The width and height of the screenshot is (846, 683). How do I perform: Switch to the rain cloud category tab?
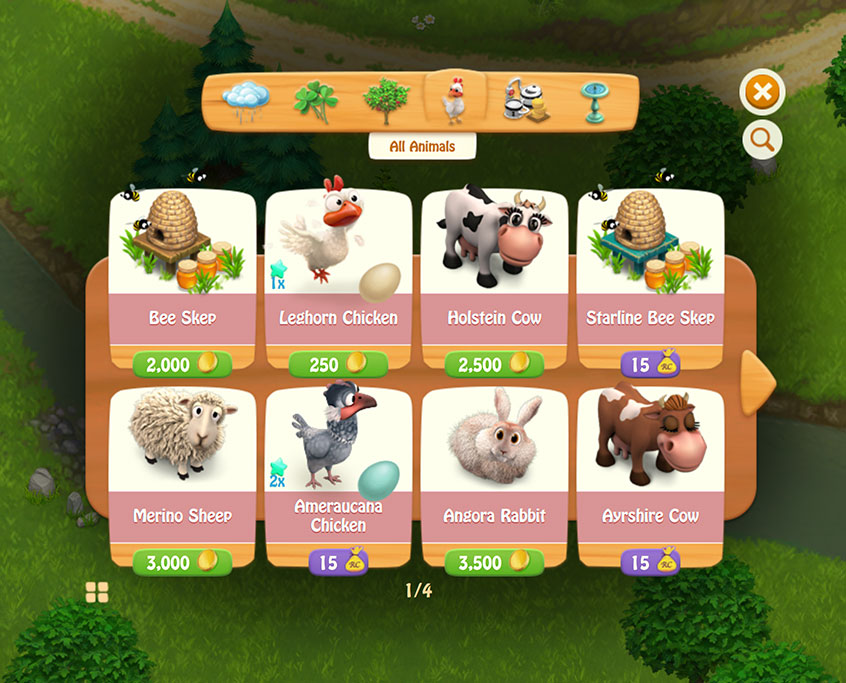246,99
